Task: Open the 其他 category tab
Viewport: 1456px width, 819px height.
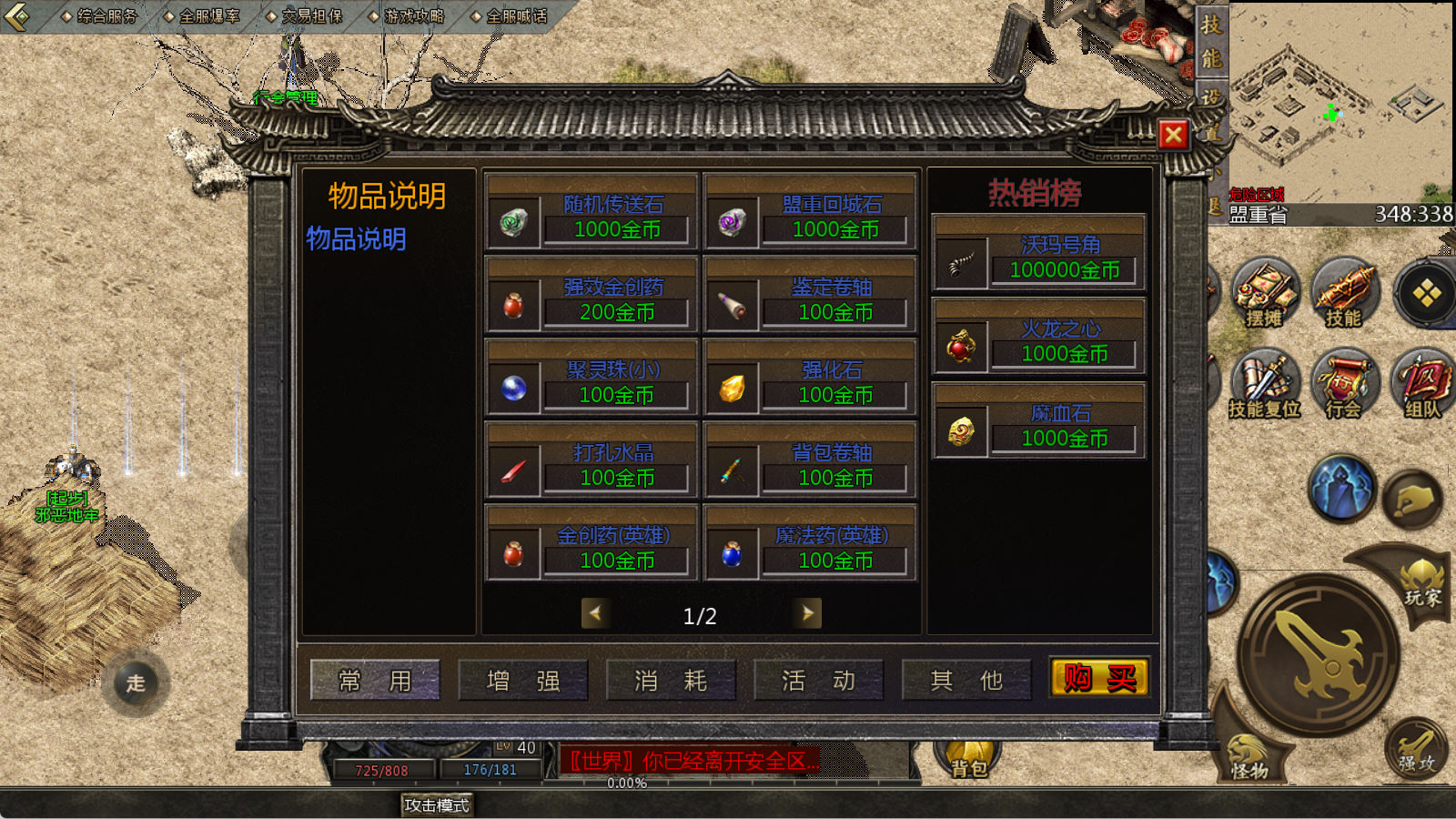Action: point(966,680)
